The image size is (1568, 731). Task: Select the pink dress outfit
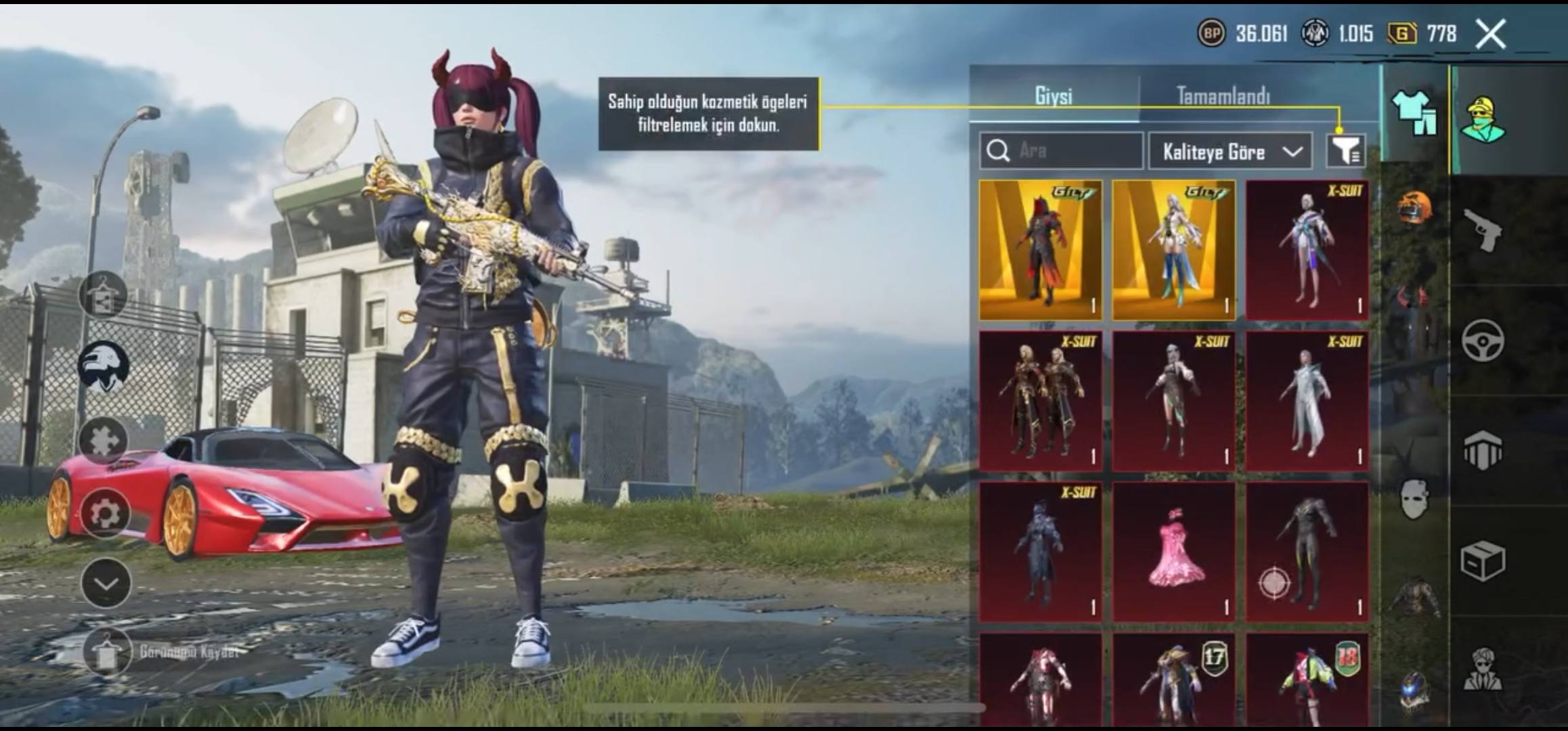[1174, 551]
